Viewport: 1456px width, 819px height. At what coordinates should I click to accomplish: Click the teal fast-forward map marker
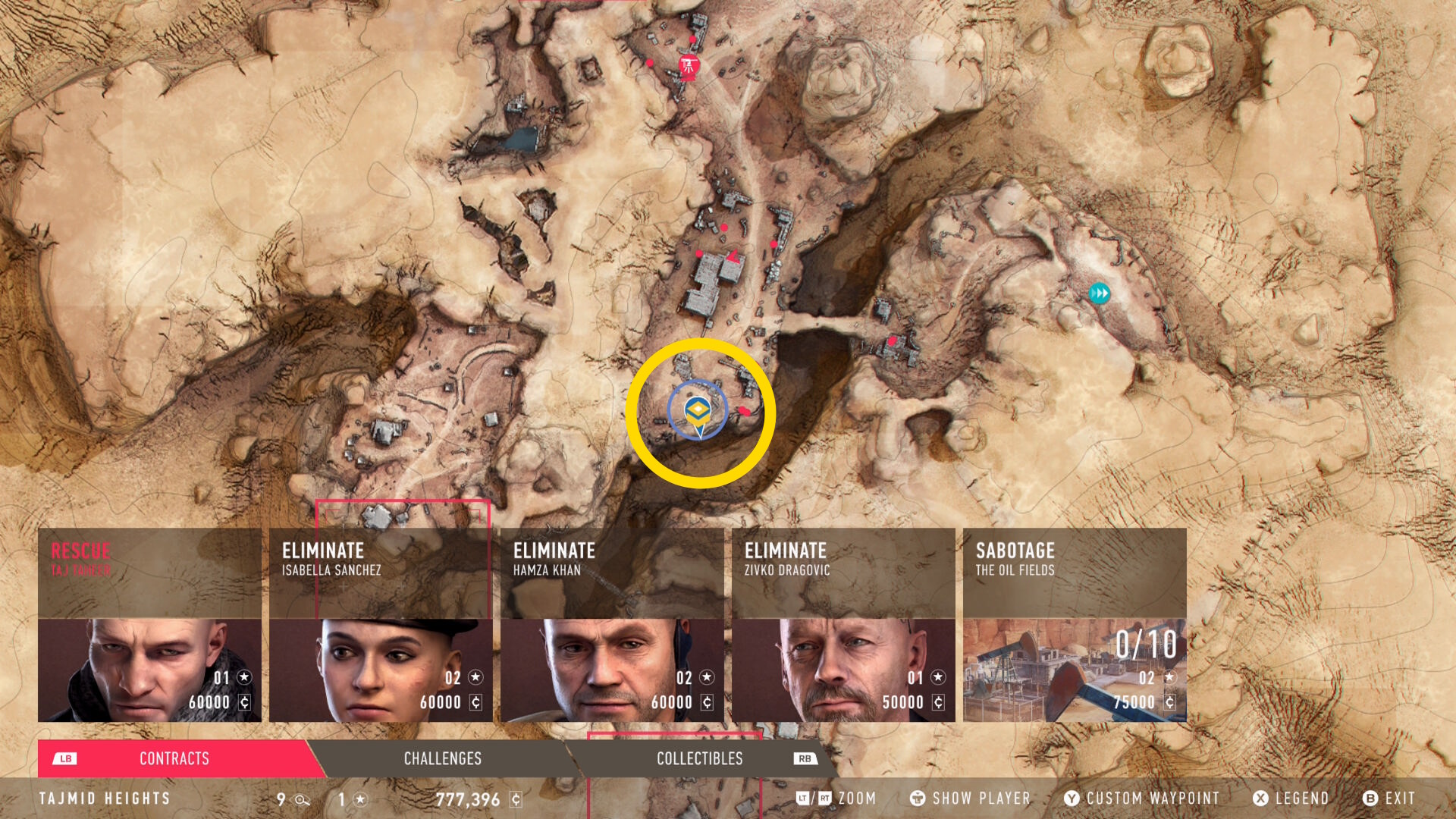coord(1099,293)
